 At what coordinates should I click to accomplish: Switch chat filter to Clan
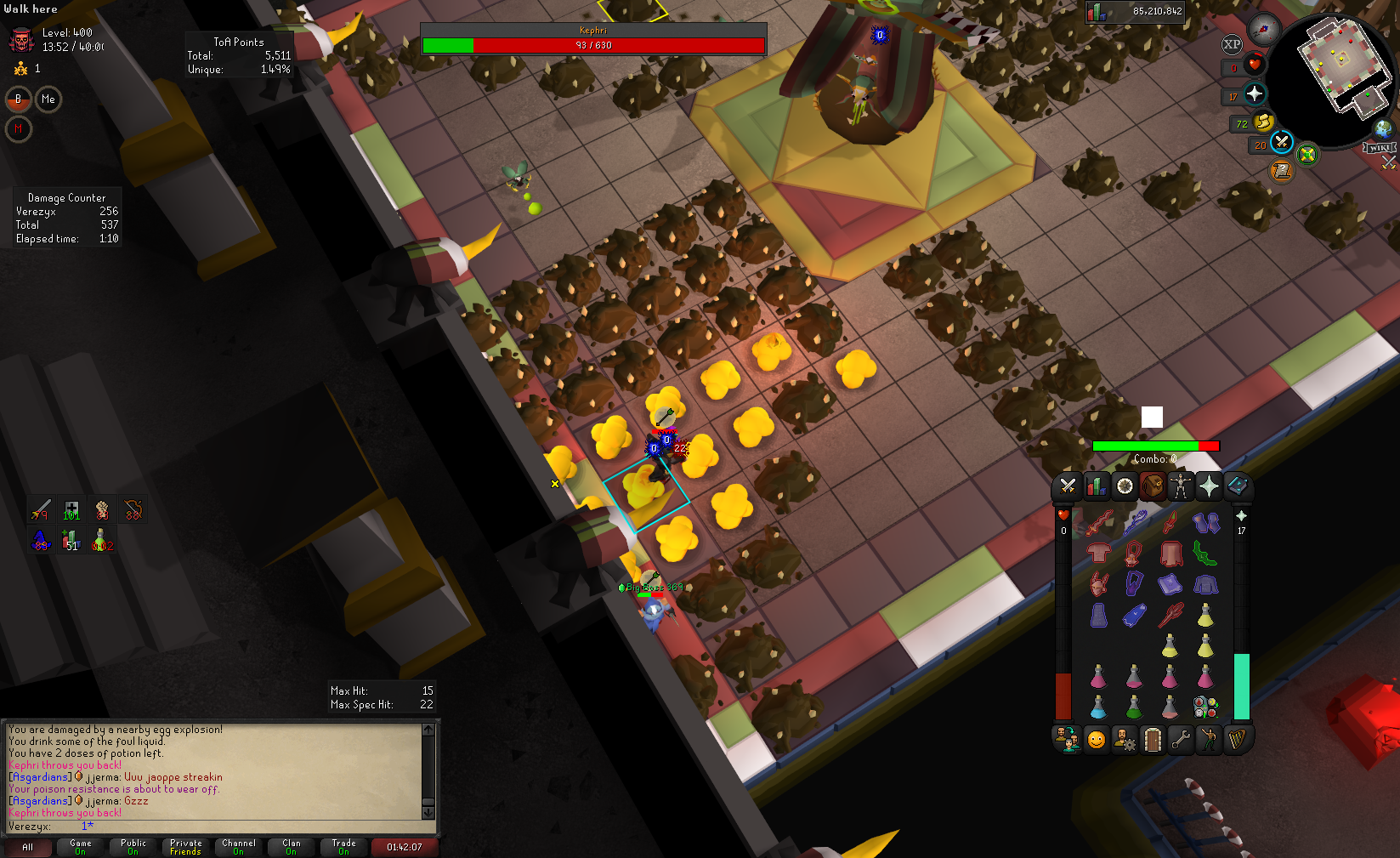click(x=292, y=847)
